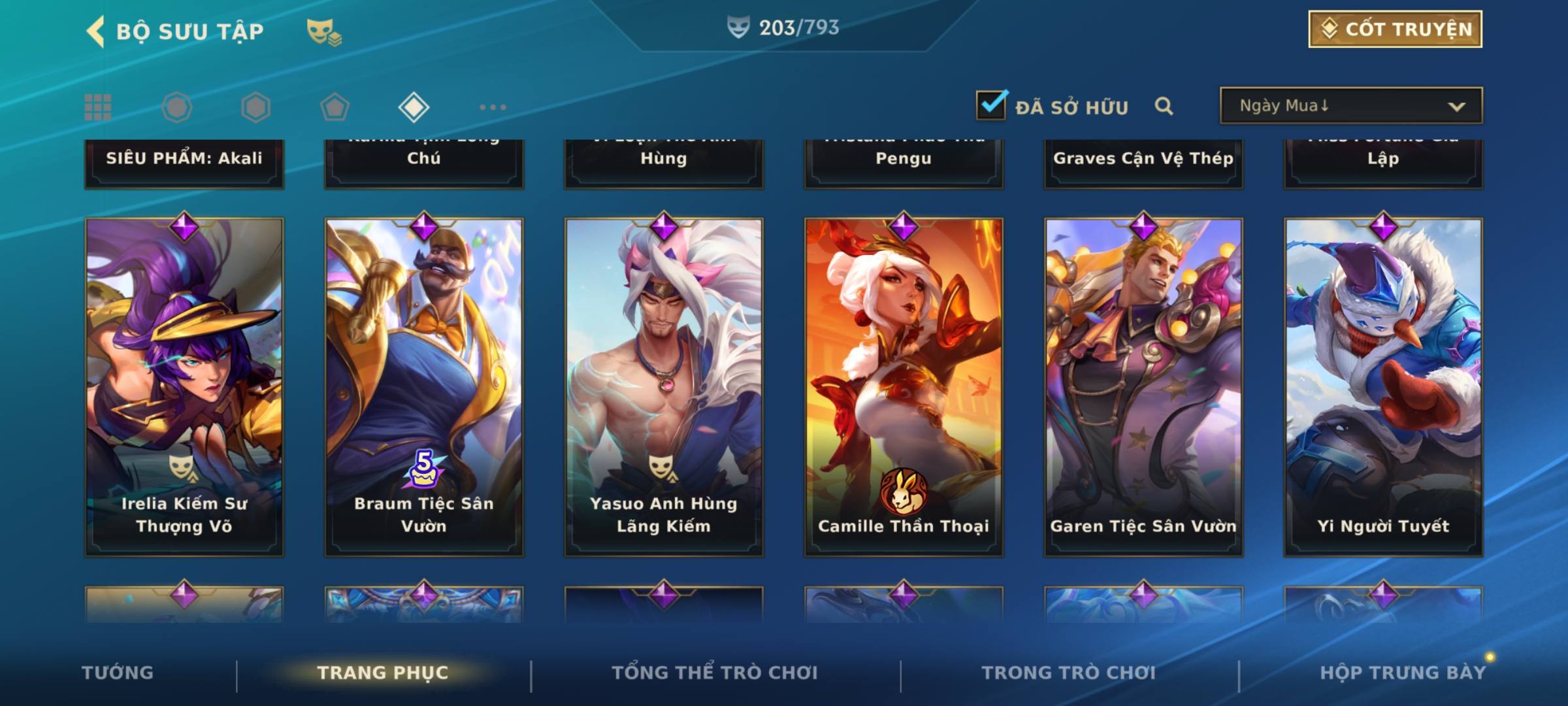The height and width of the screenshot is (706, 1568).
Task: Select Braum Tiệc Sân Vườn skin card
Action: (424, 387)
